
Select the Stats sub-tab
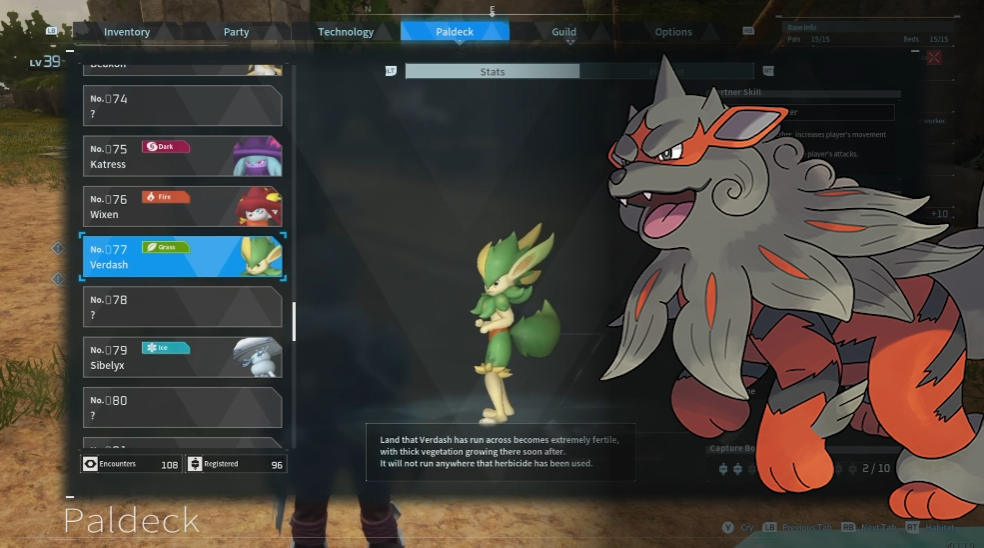[492, 72]
